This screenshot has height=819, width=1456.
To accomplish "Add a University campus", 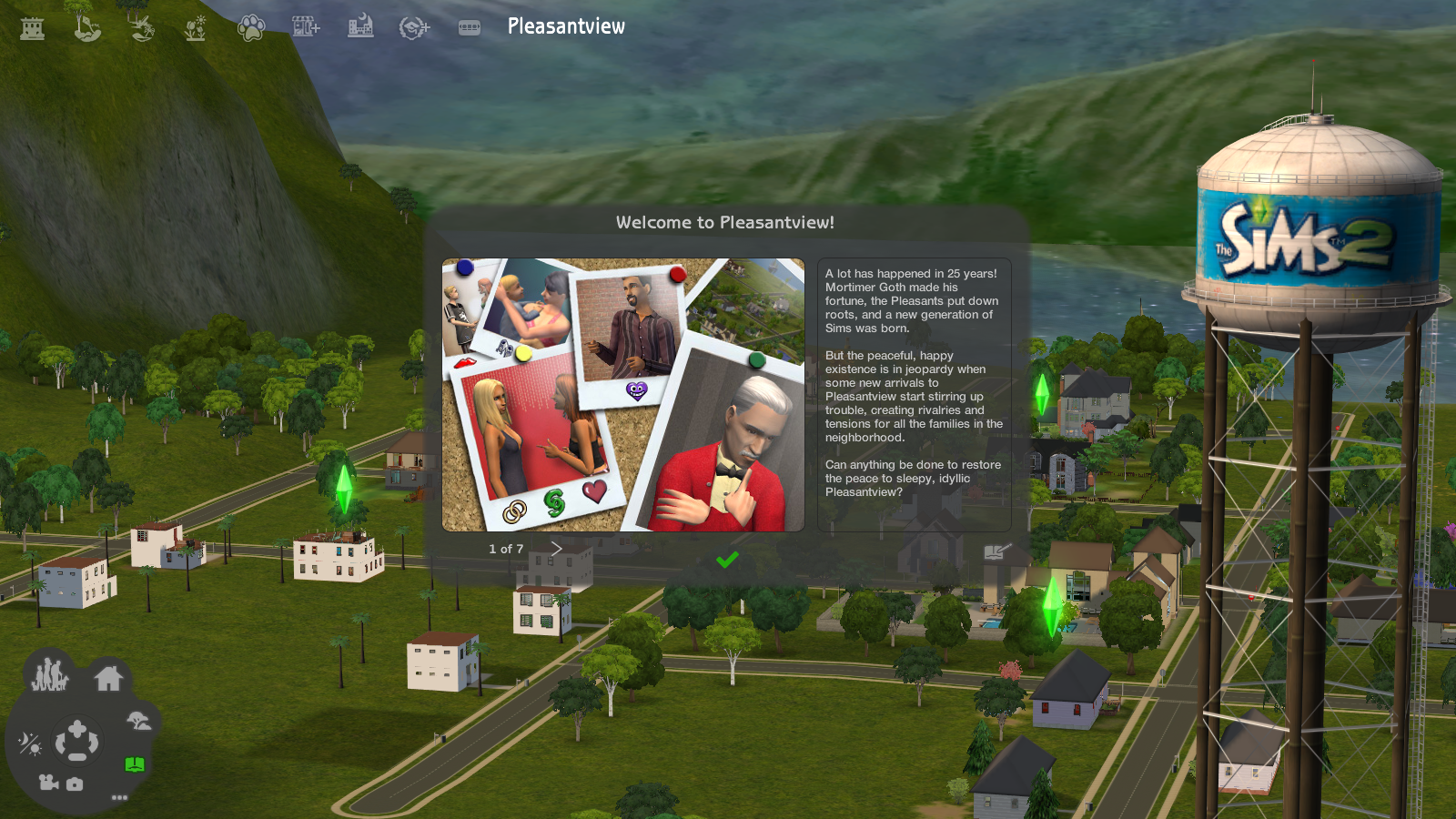I will [x=414, y=27].
